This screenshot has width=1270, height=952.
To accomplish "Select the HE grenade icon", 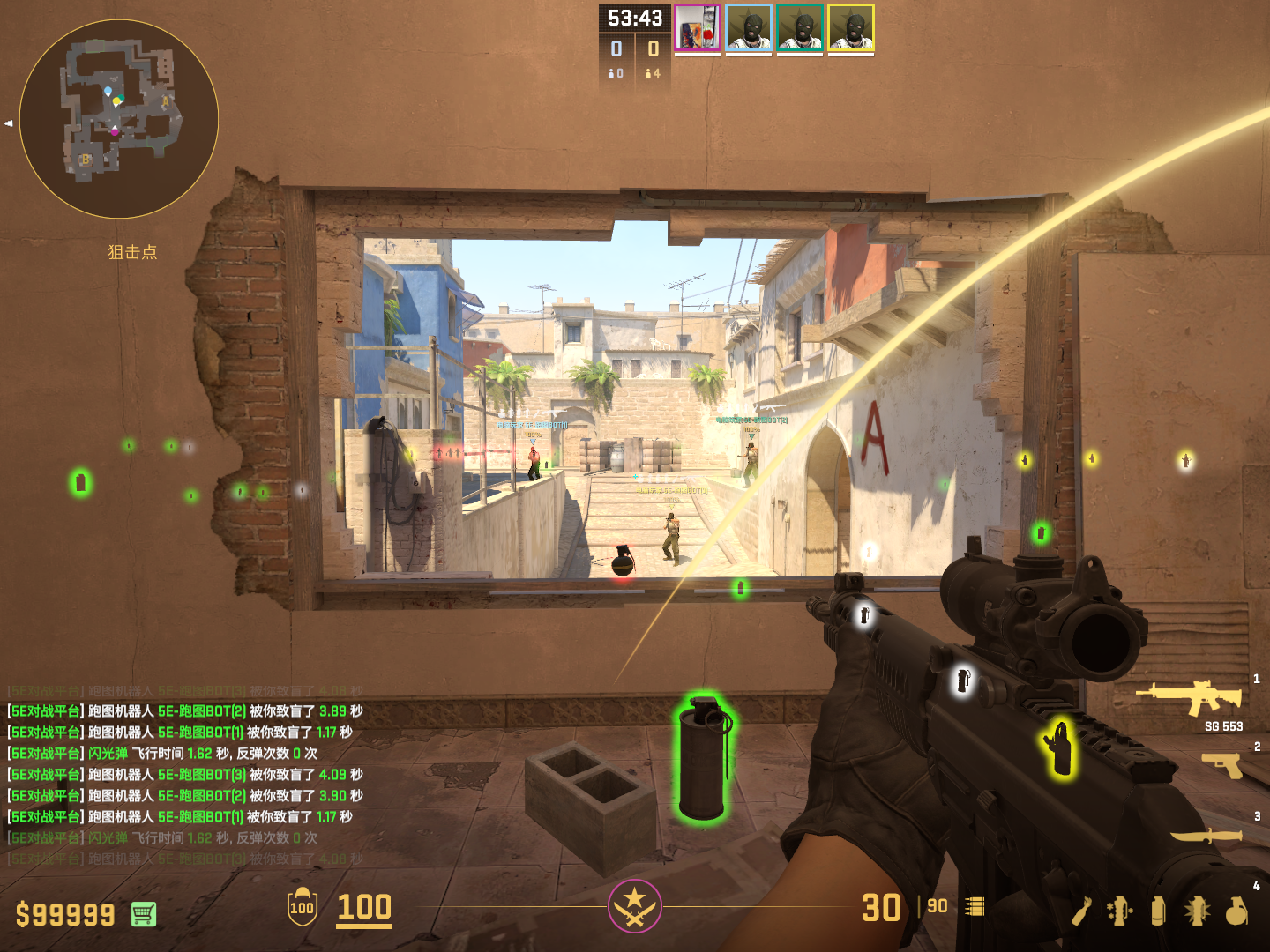I will 1236,911.
